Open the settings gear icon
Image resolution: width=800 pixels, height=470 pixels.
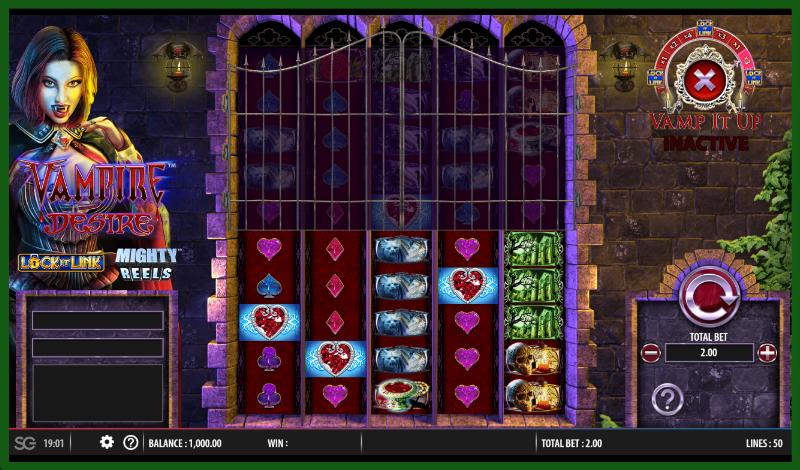click(107, 442)
